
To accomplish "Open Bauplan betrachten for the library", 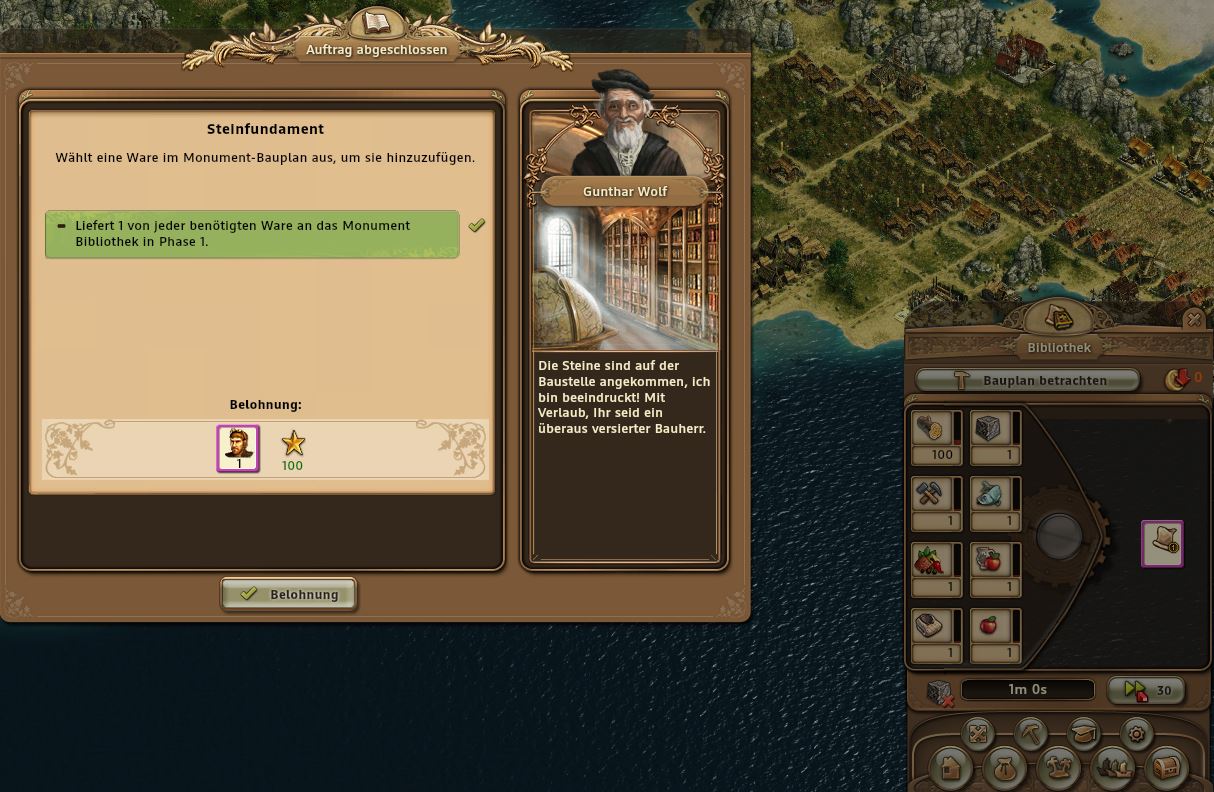I will (x=1028, y=380).
